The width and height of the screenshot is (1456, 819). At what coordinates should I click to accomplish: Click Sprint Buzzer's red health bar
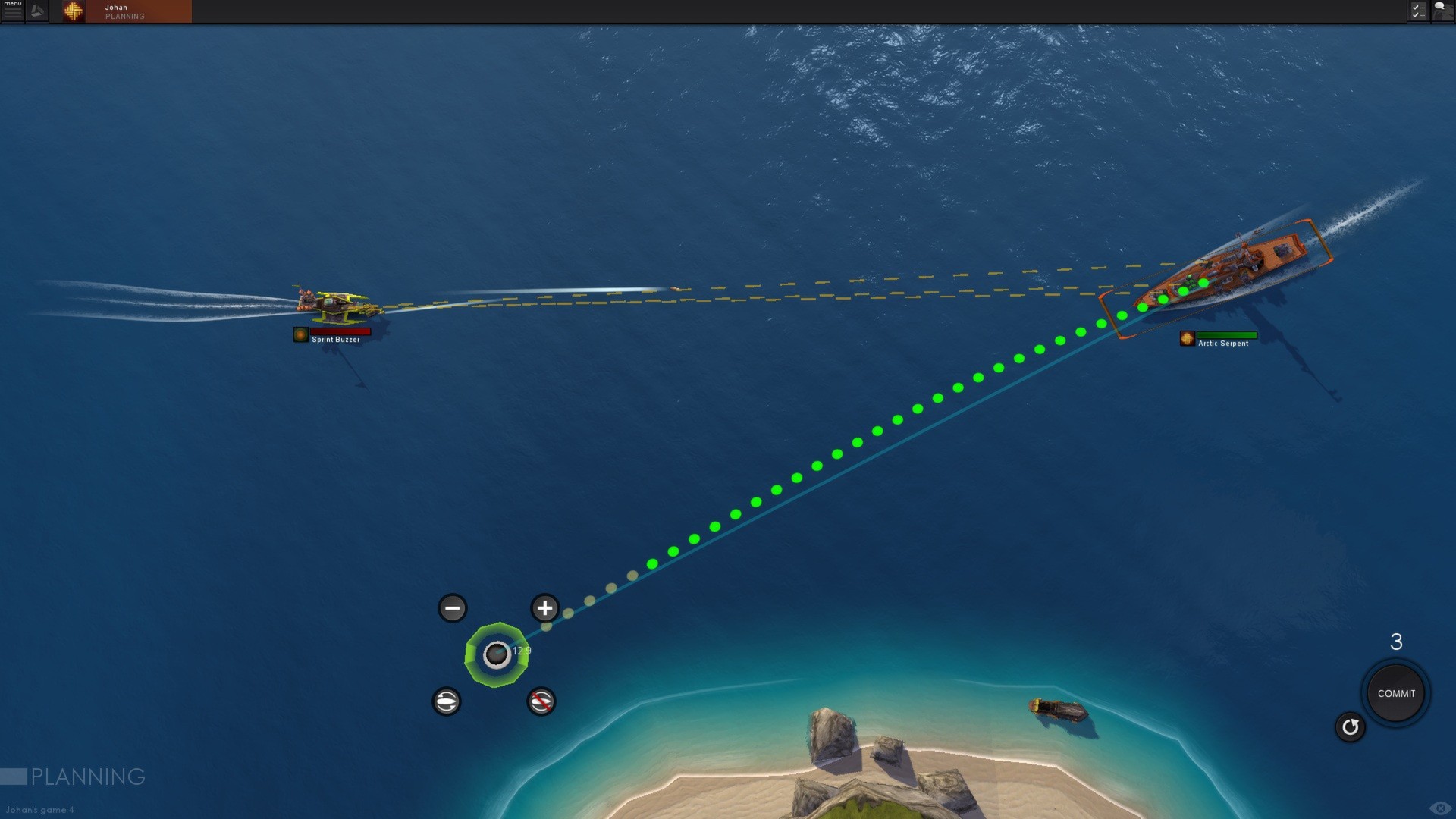coord(340,331)
